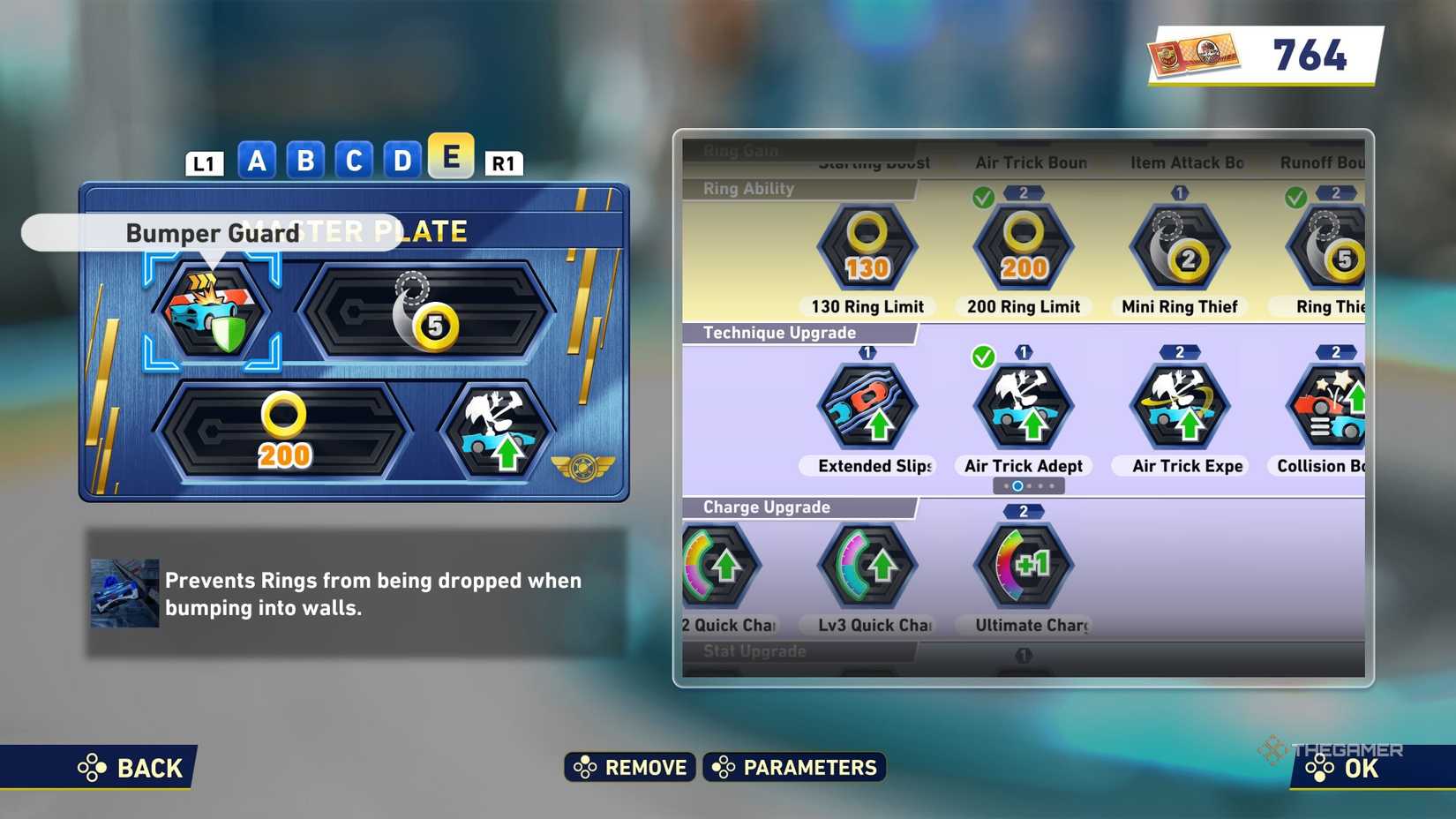Click the fourth Technique Upgrade page dot

(1041, 485)
